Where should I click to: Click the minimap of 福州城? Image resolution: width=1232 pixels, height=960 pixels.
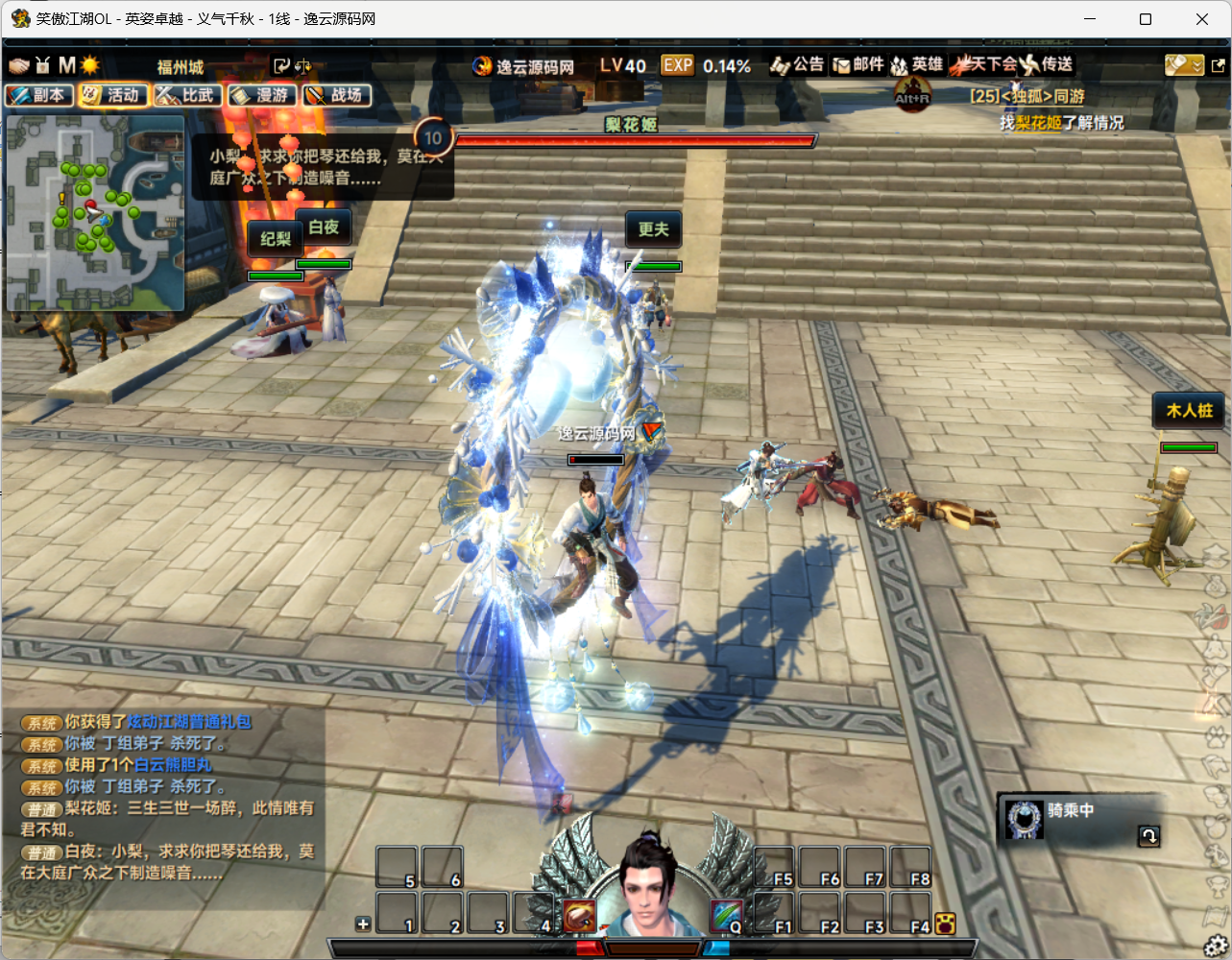(x=95, y=213)
